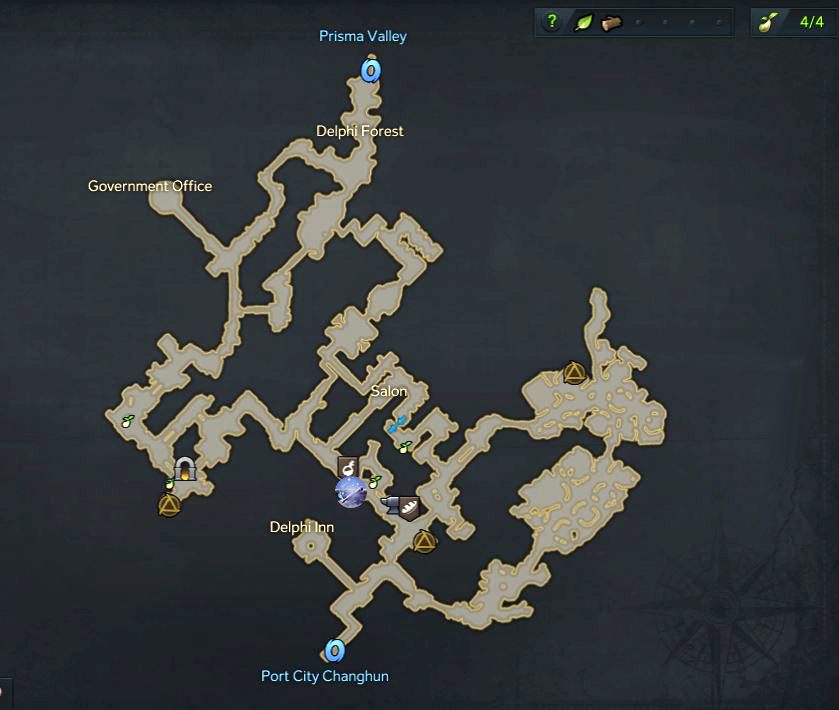Toggle the green leaf map filter

(x=581, y=22)
